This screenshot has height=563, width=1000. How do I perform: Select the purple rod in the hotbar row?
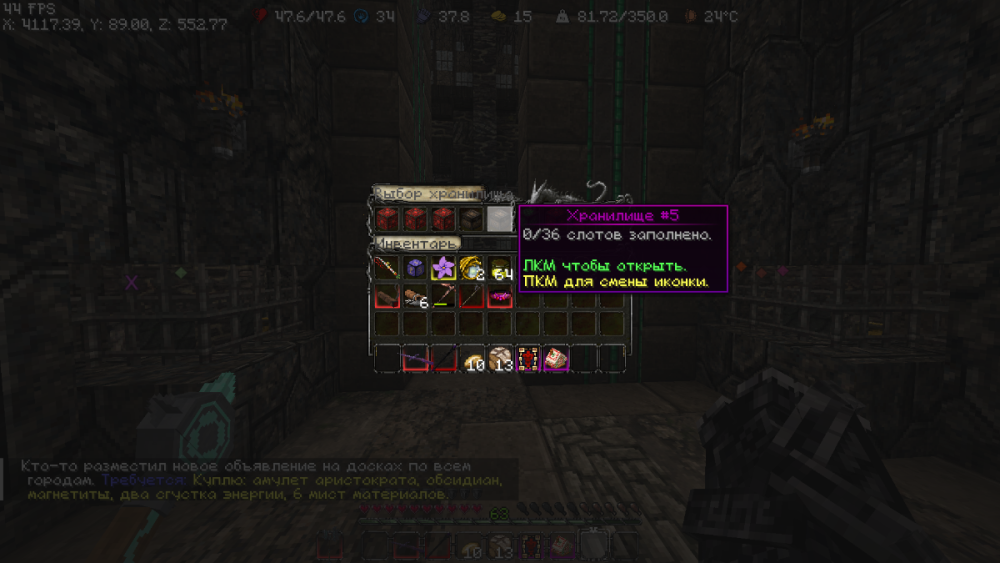click(x=414, y=358)
